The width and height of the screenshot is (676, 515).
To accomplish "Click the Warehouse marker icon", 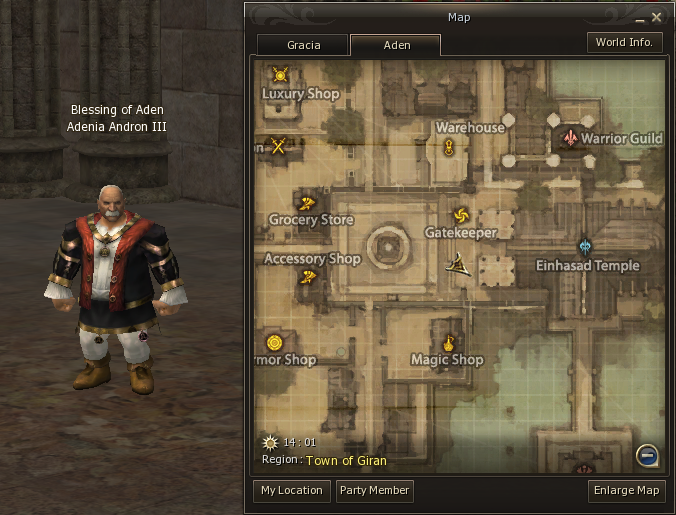I will (x=449, y=147).
